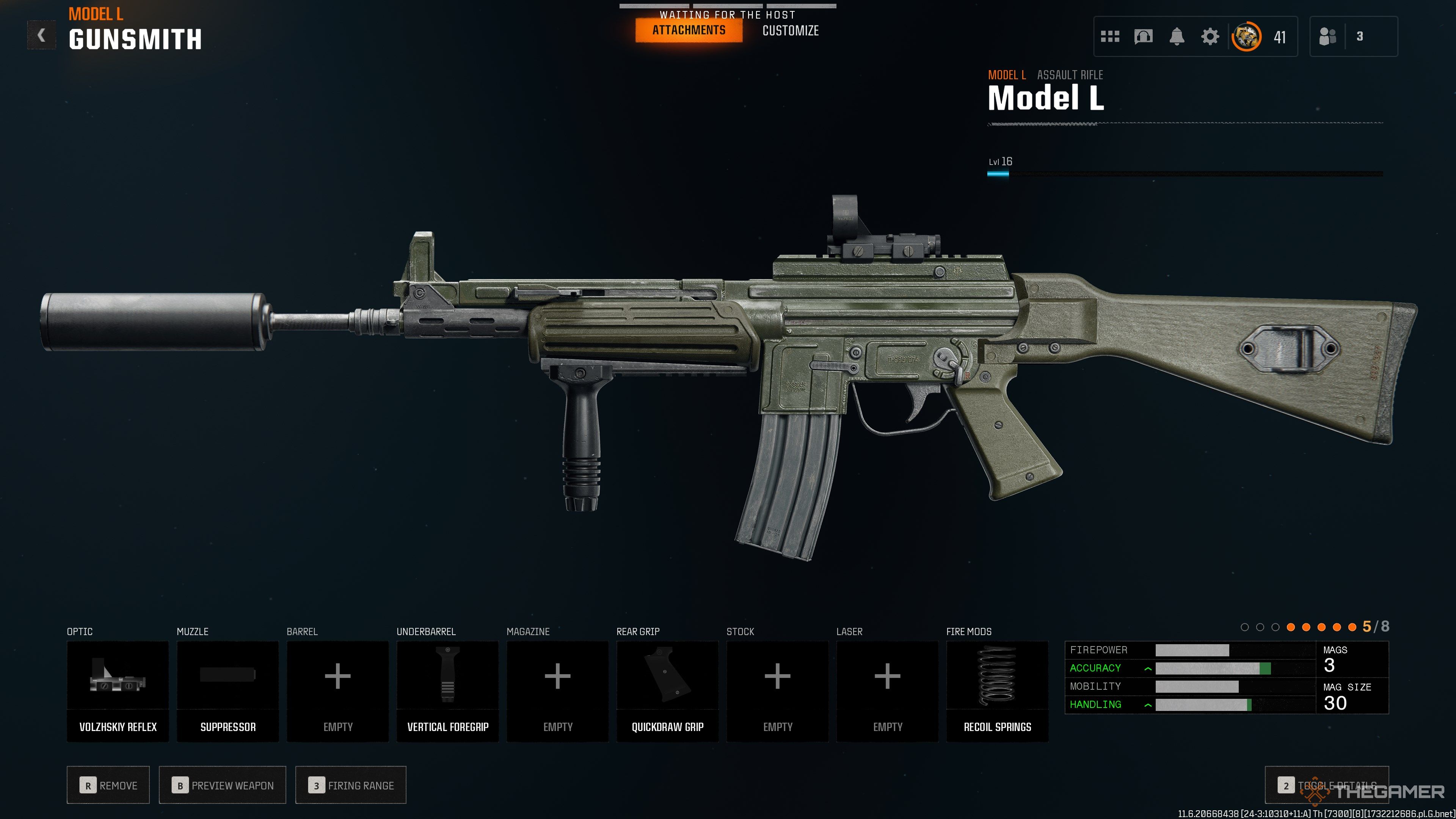Select the Volzhskiy Reflex optic slot
The width and height of the screenshot is (1456, 819).
click(x=118, y=691)
